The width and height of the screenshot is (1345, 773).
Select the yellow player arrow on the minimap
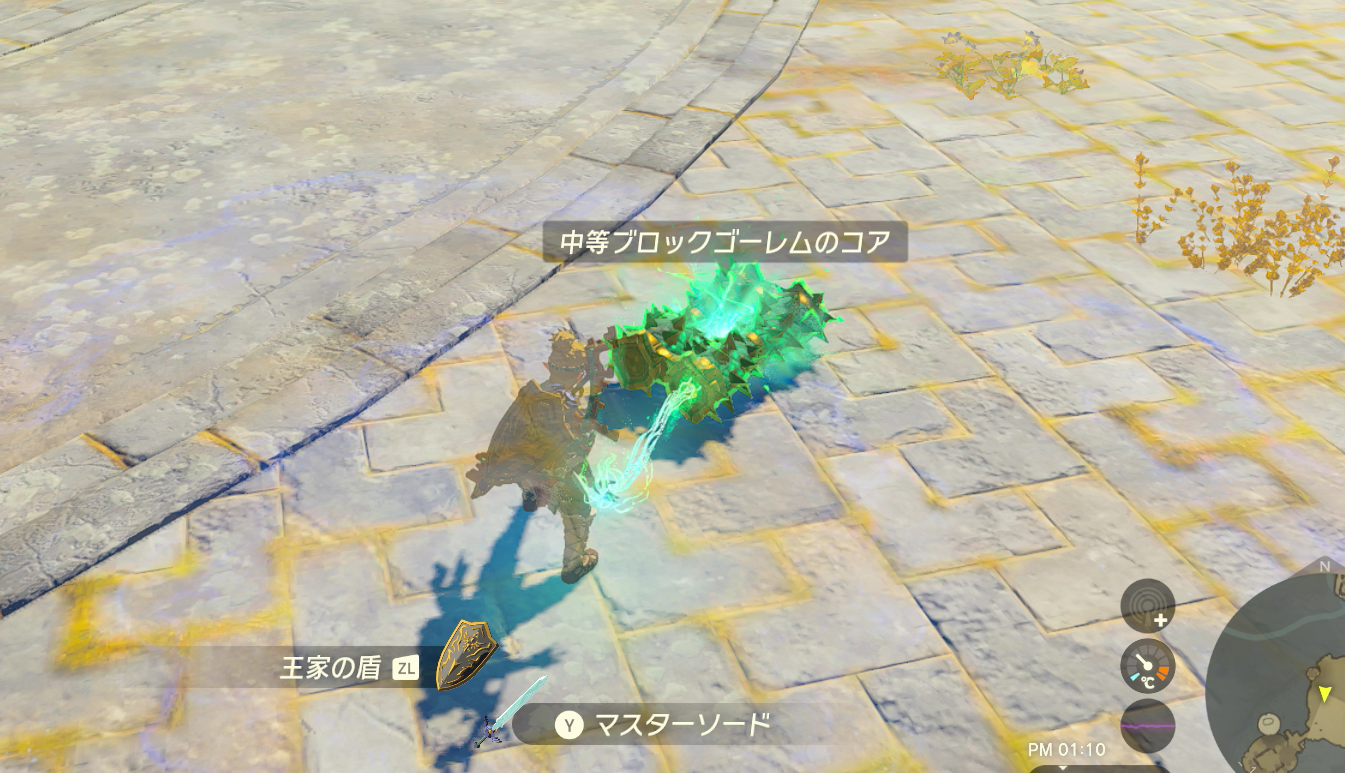coord(1325,694)
